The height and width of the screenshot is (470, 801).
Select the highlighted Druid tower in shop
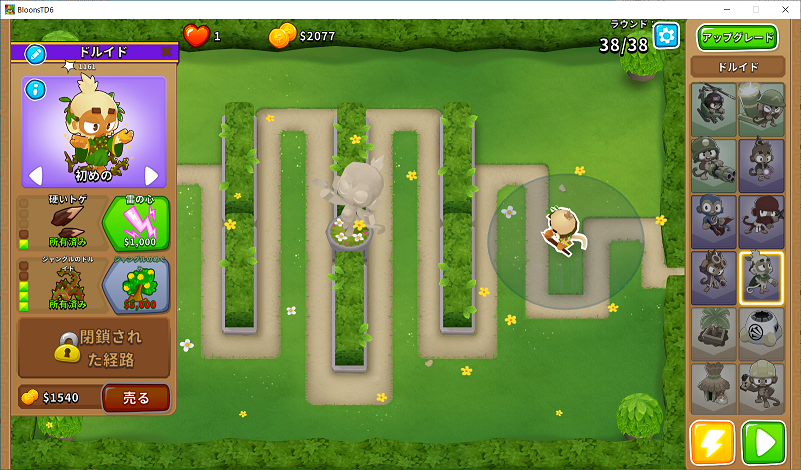pyautogui.click(x=761, y=277)
